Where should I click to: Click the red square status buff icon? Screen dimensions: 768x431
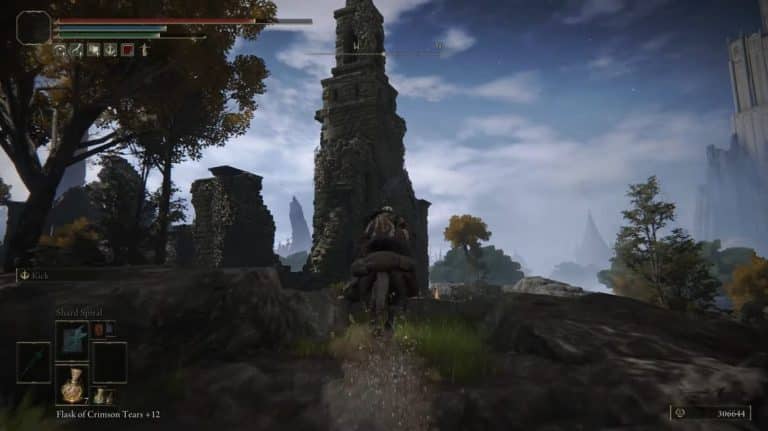127,49
